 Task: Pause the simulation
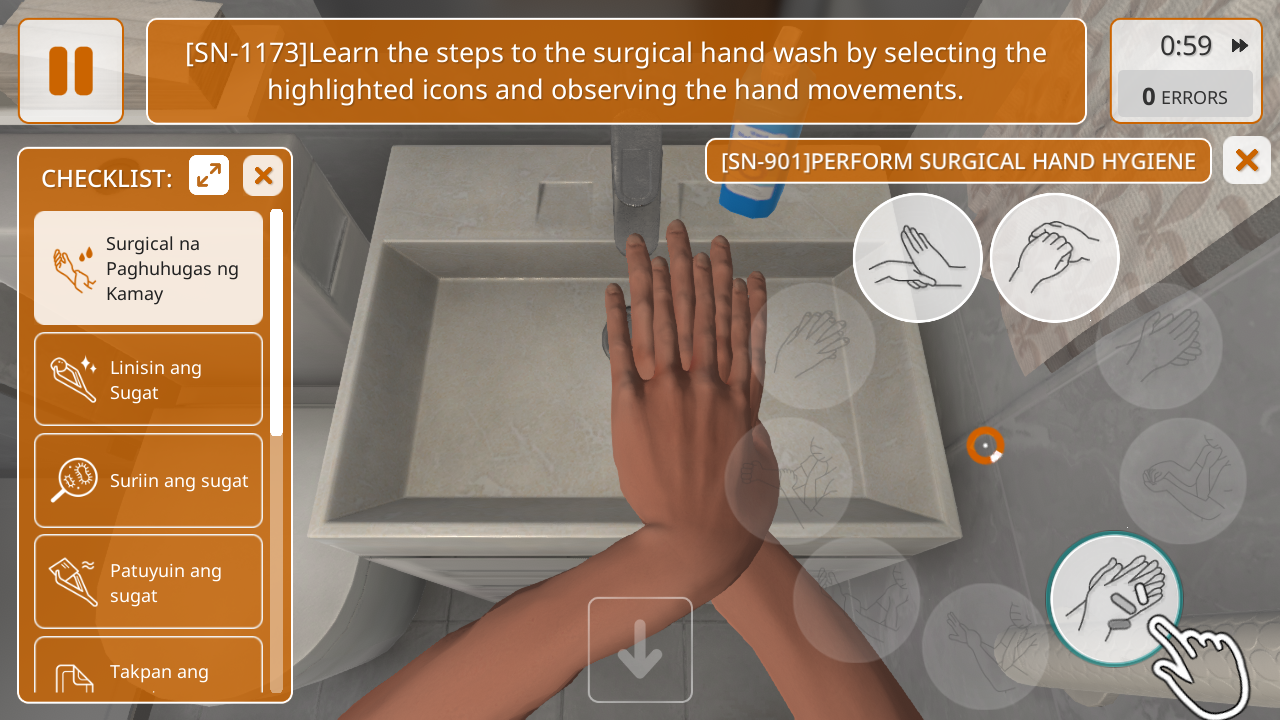(70, 71)
